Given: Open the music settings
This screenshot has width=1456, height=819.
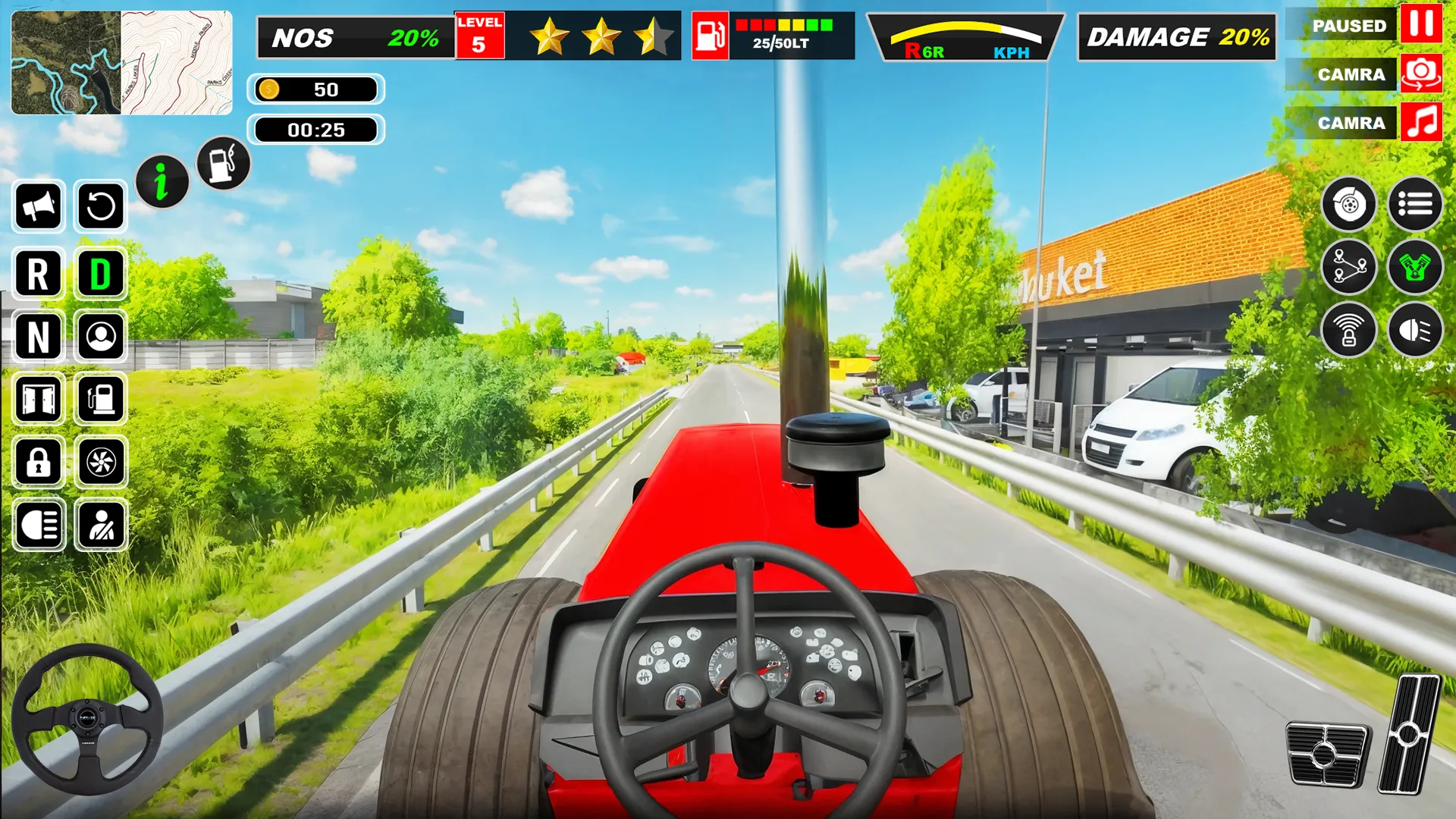Looking at the screenshot, I should point(1422,123).
